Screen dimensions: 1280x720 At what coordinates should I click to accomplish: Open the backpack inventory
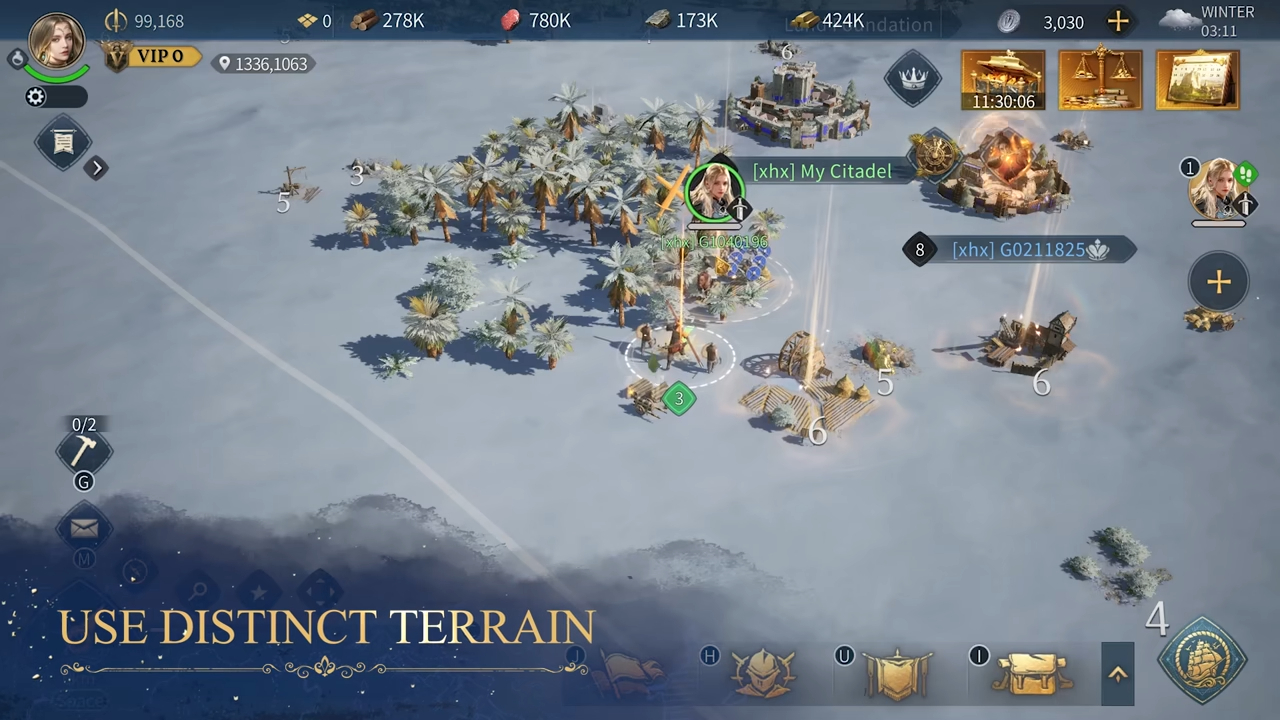click(x=1031, y=673)
